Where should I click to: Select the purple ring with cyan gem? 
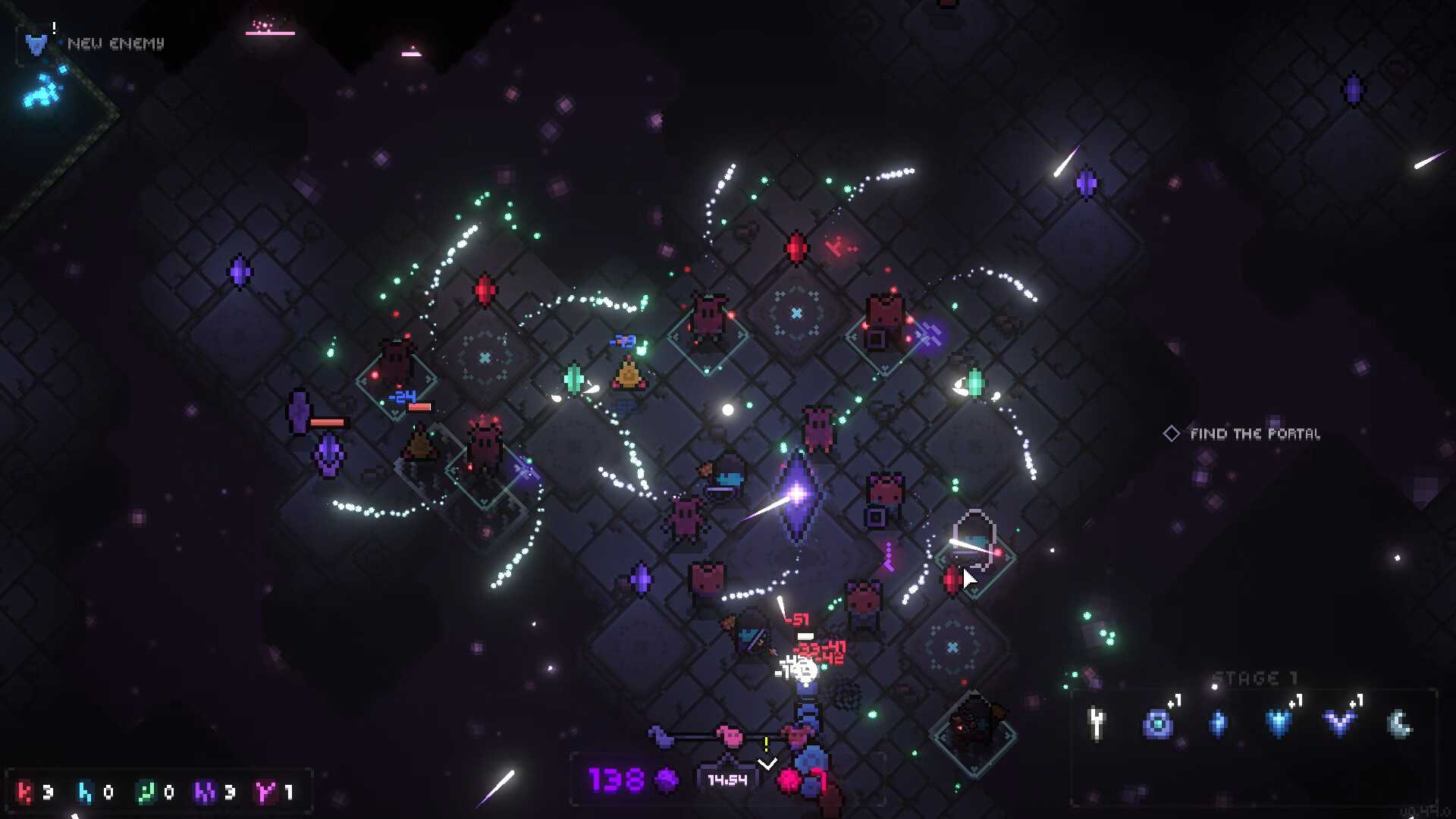(x=1157, y=724)
